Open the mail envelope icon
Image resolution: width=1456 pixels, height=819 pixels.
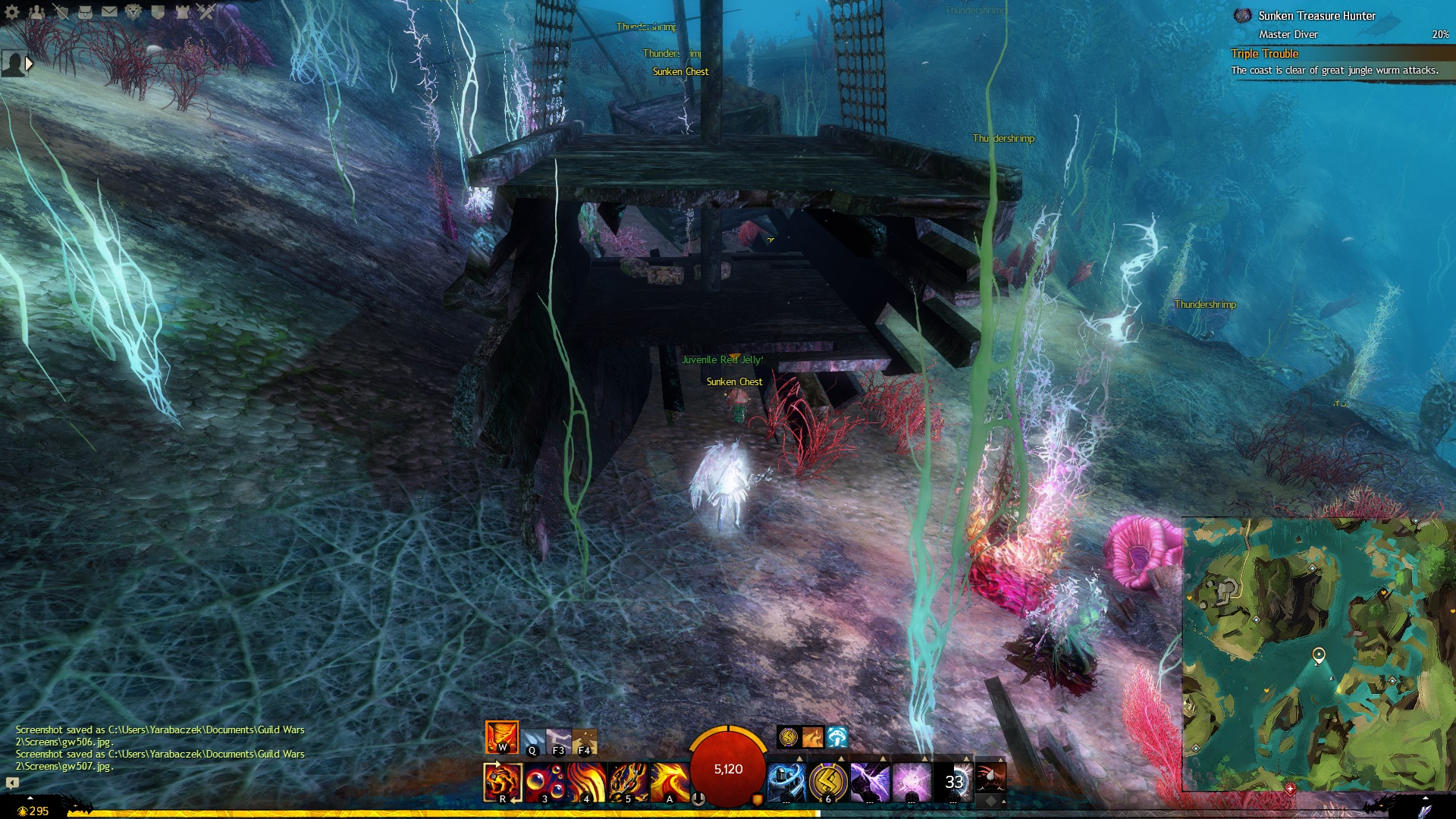click(x=109, y=12)
